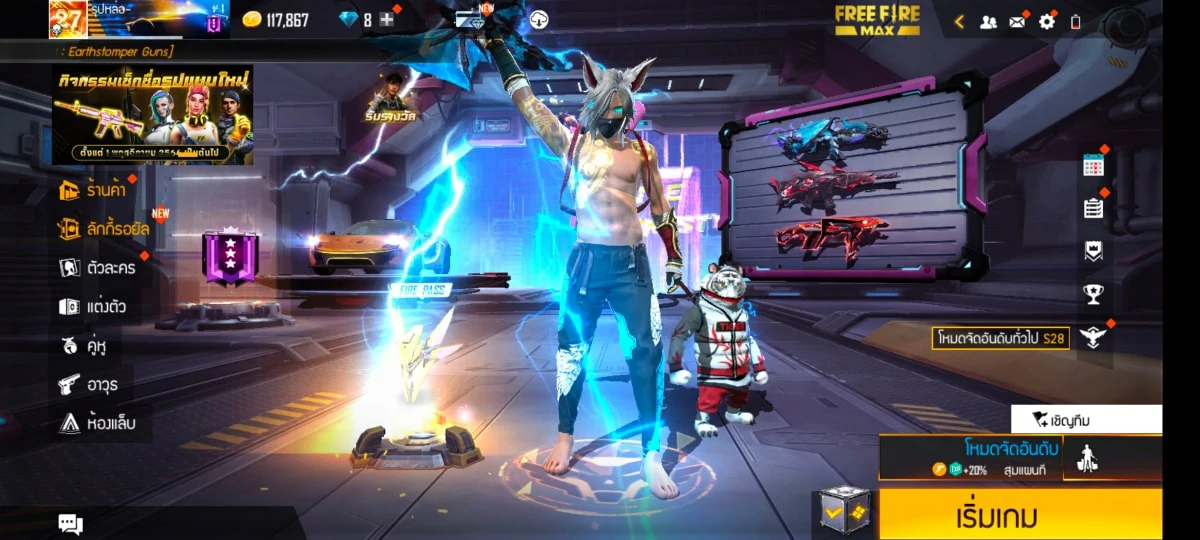
Task: Change the โหมดจัดอันดับ ranked game mode
Action: pos(970,457)
